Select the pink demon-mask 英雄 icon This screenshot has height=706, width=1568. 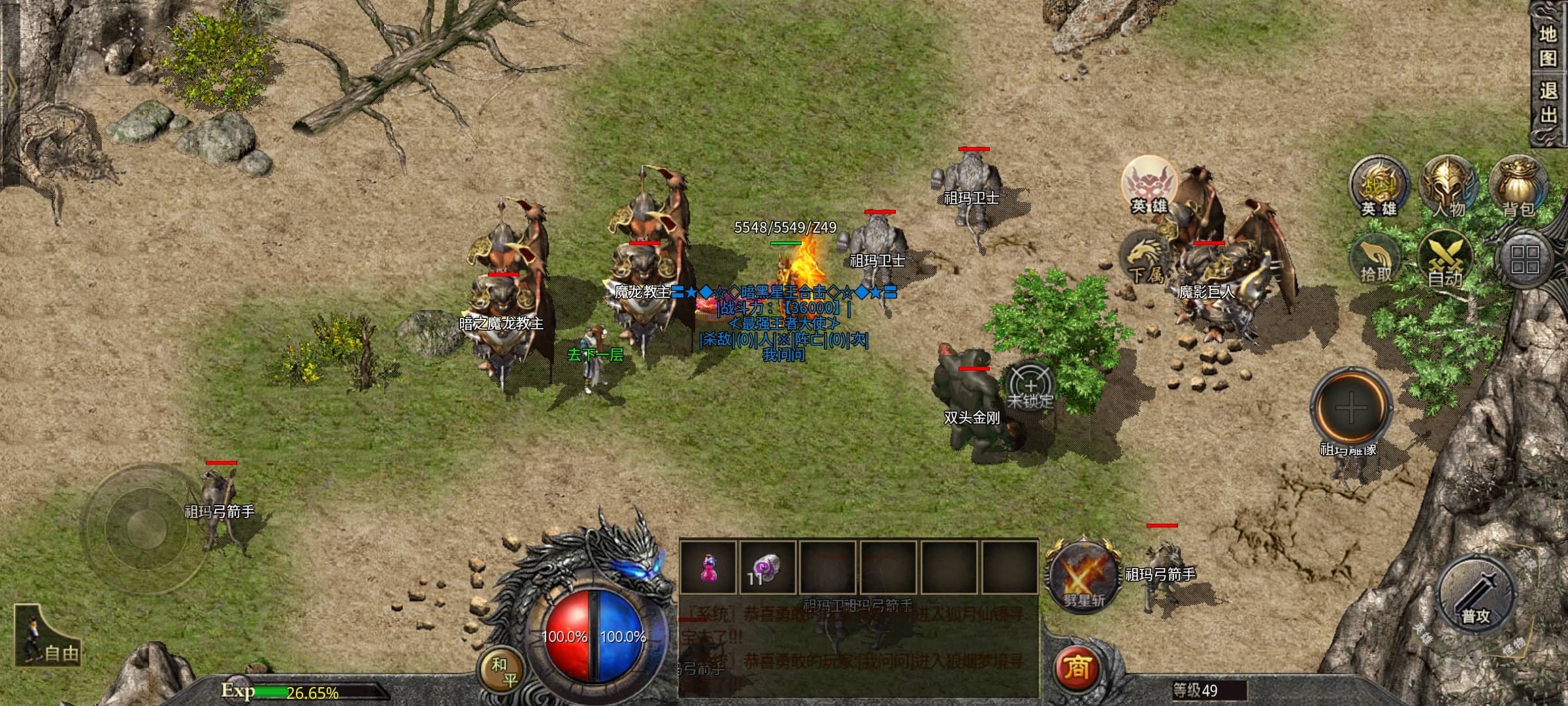(x=1148, y=185)
